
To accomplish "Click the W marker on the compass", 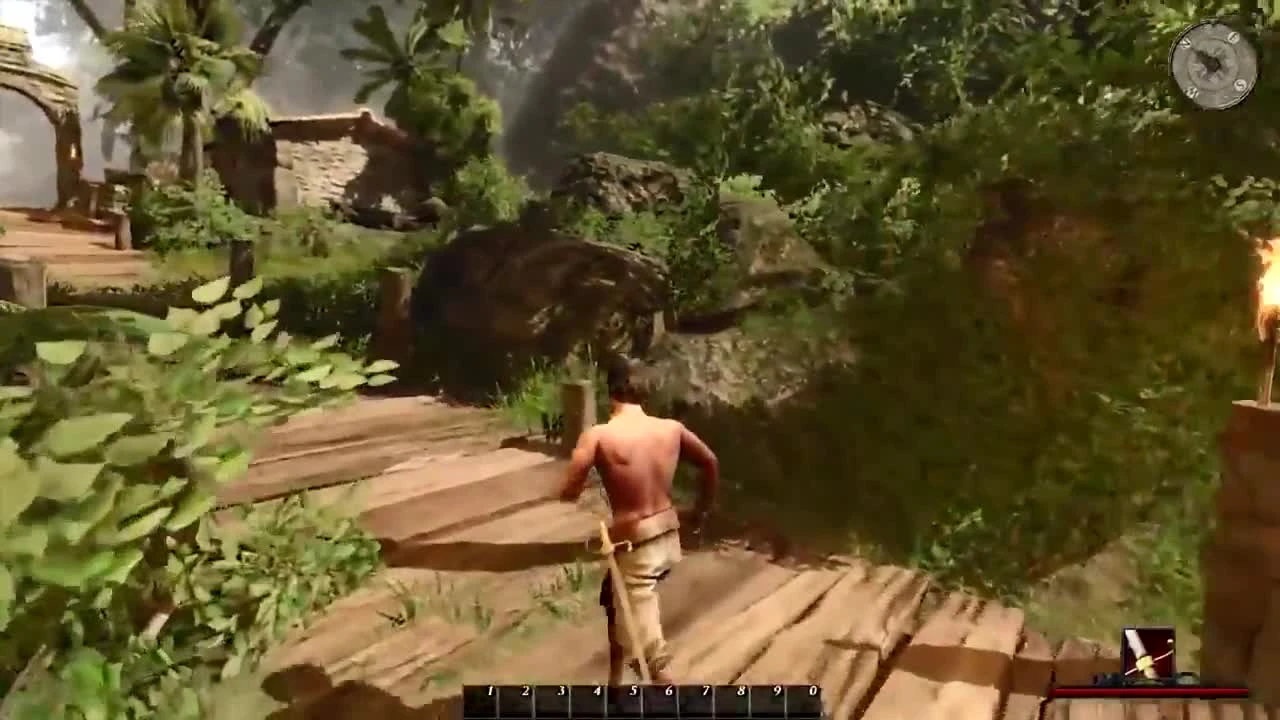I will pos(1192,91).
